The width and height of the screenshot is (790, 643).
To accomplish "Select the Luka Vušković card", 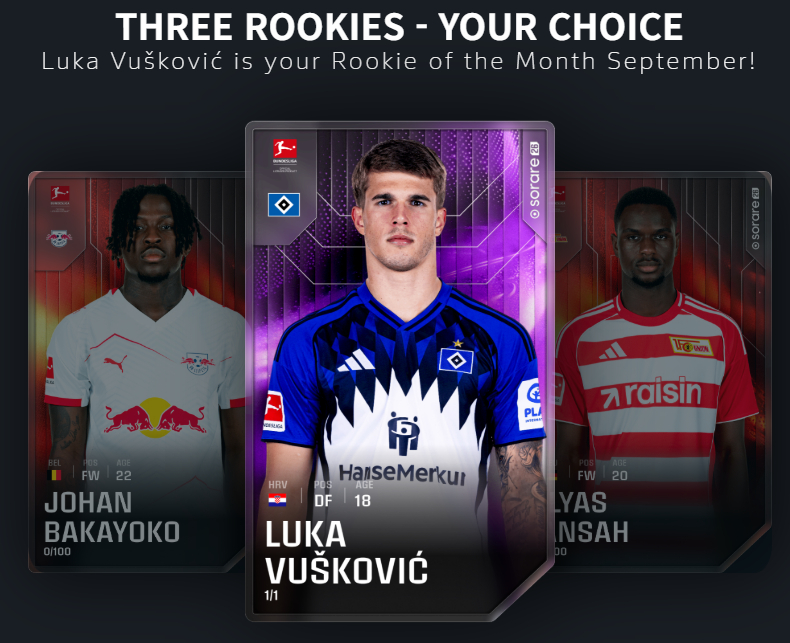I will 399,370.
